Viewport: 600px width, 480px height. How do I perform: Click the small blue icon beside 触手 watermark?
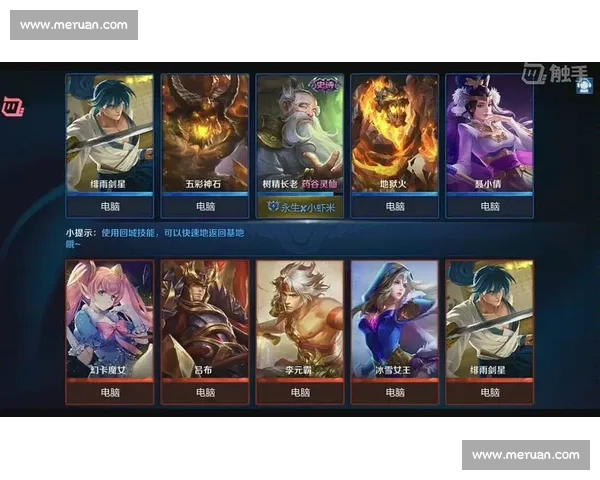click(583, 87)
